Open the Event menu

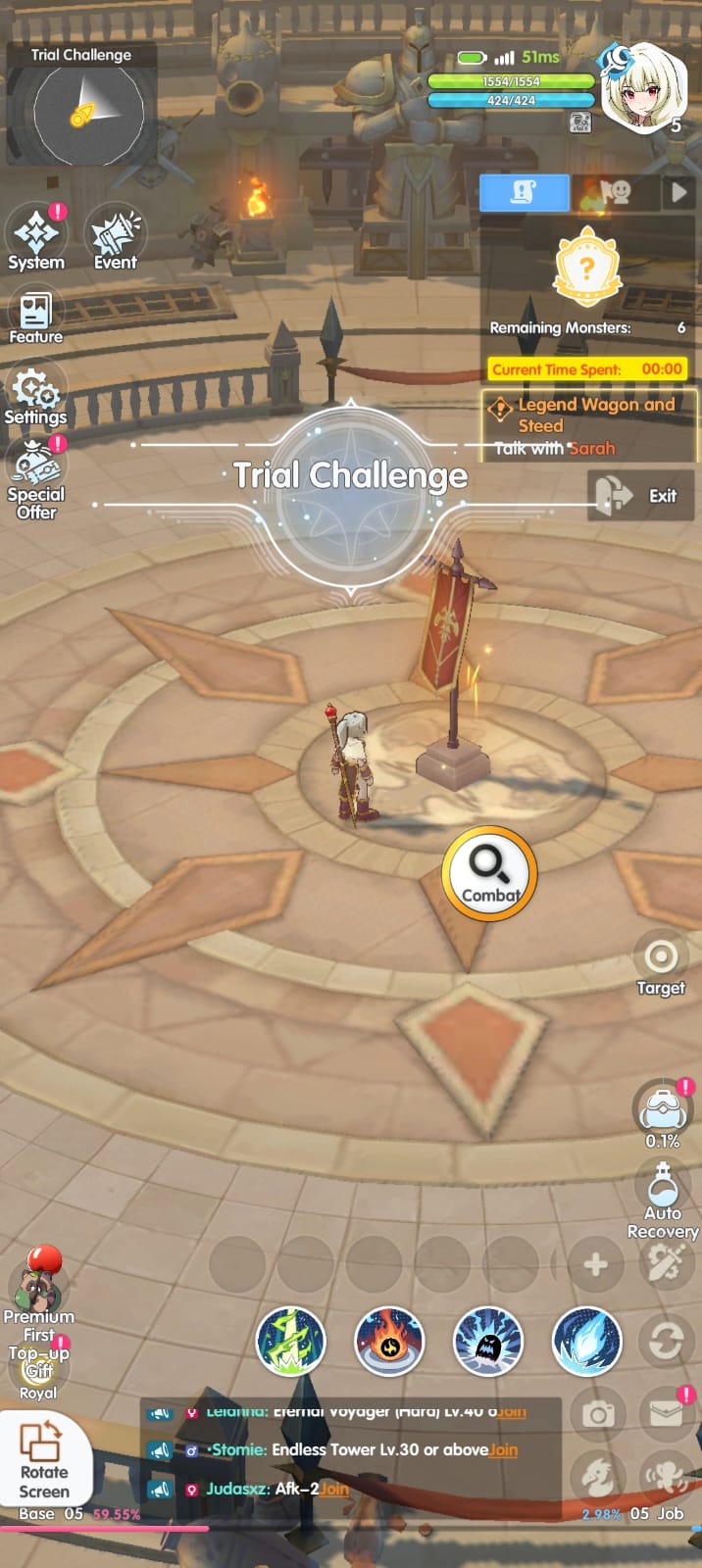pos(116,238)
